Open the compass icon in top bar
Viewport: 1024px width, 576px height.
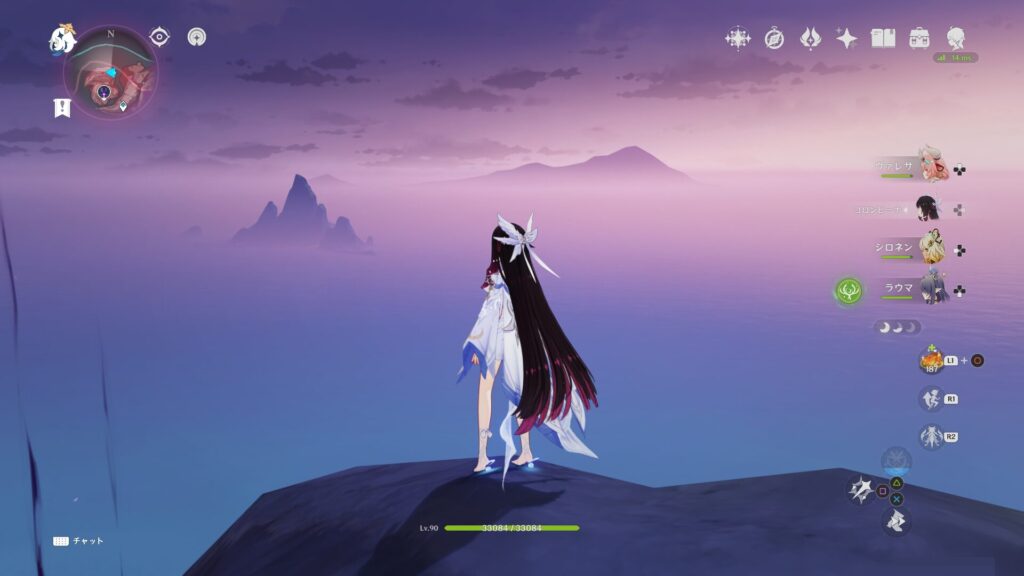(x=774, y=38)
